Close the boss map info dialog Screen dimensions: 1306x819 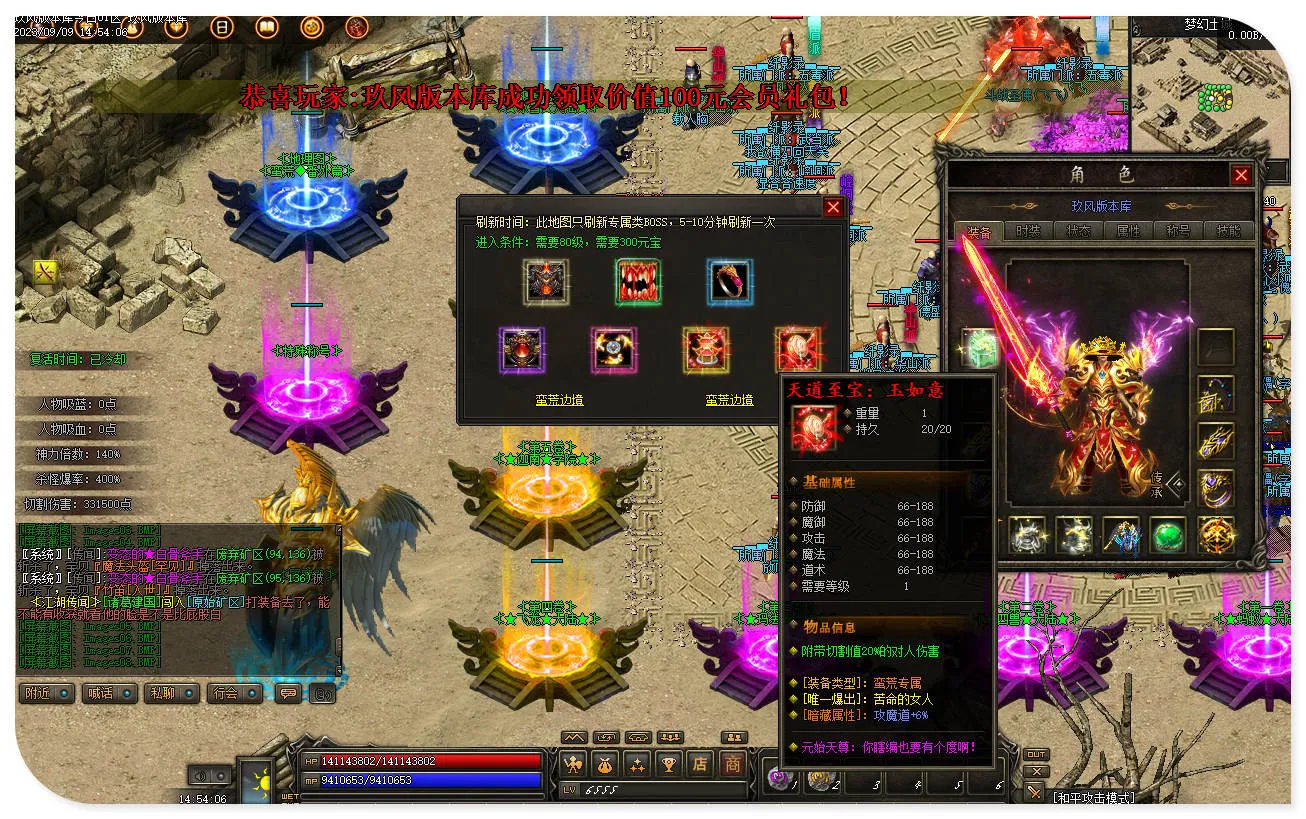click(832, 207)
